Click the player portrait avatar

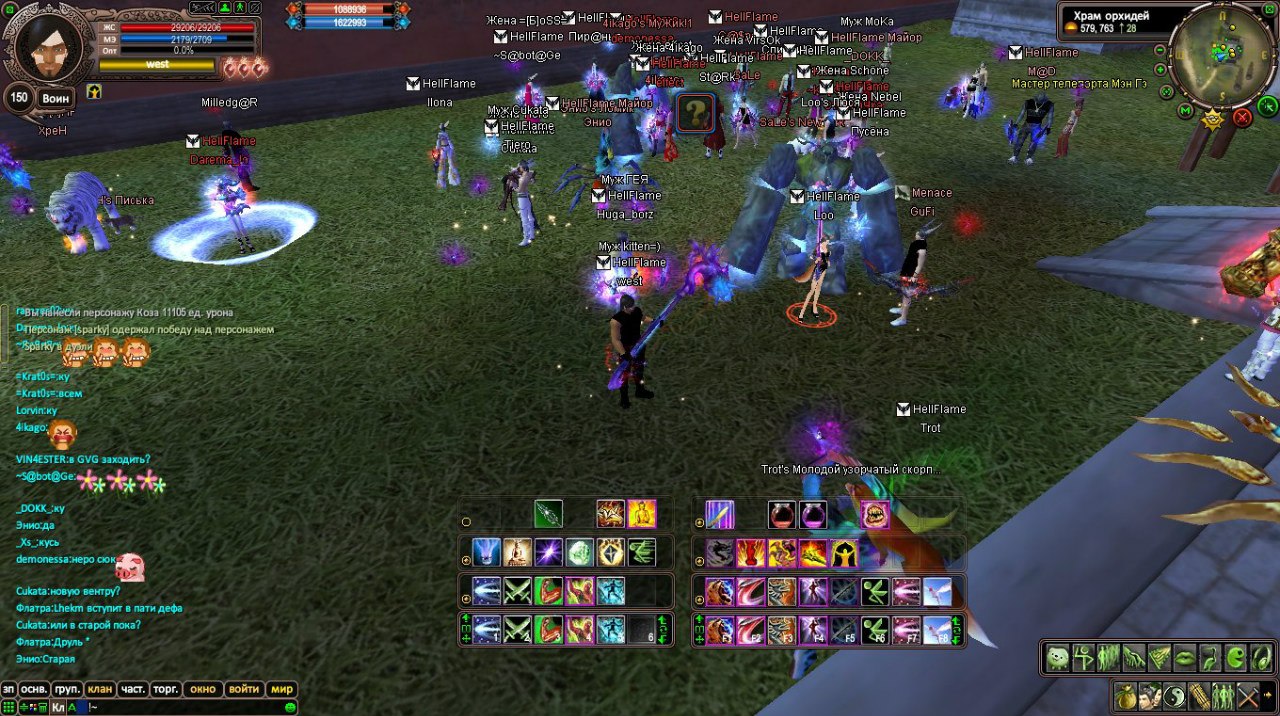44,49
